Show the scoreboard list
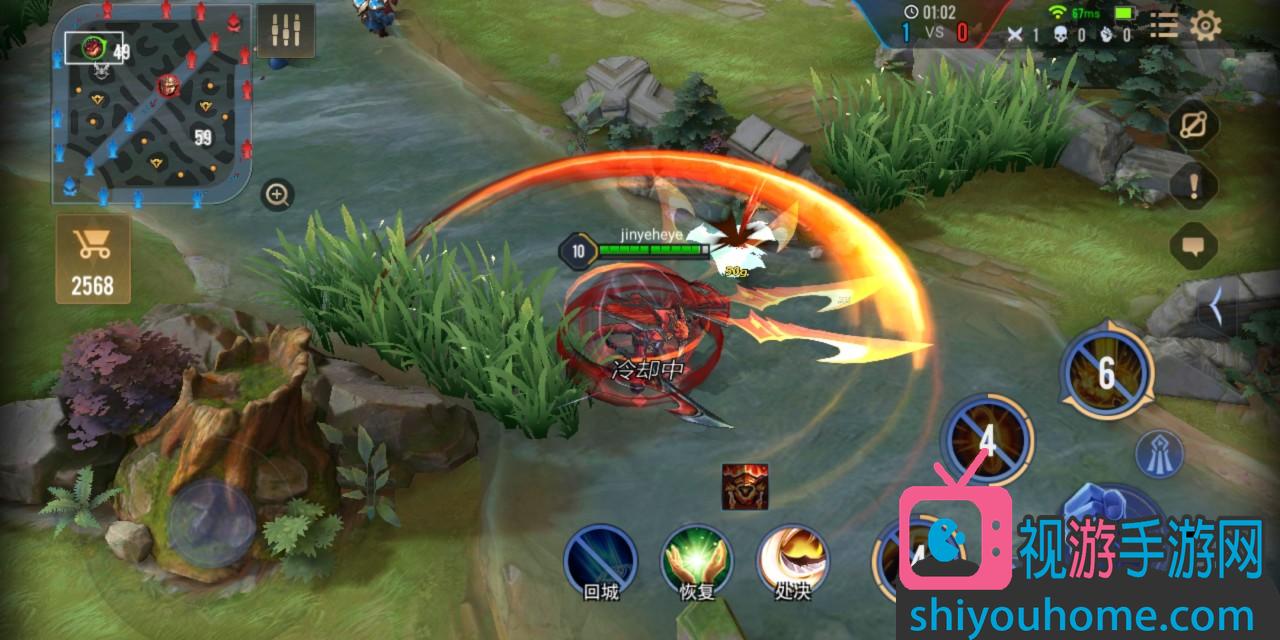The image size is (1280, 640). 1164,25
